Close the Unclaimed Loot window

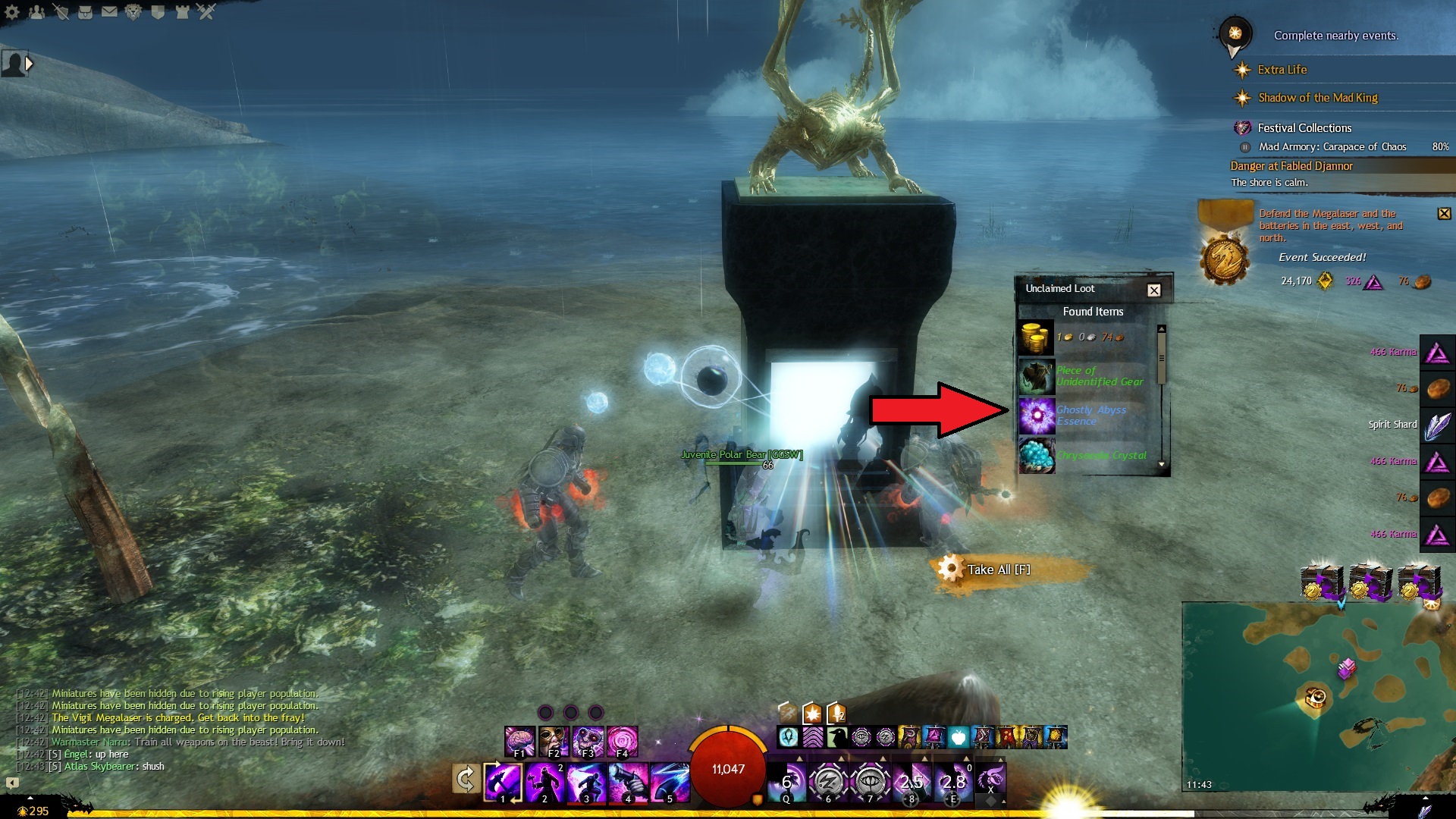[x=1153, y=290]
